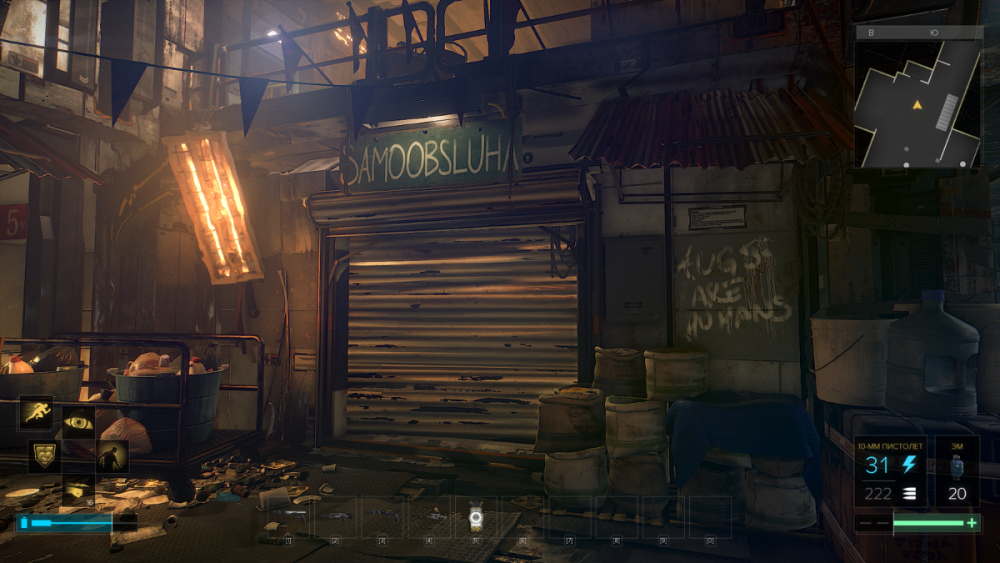Toggle the eye-shaped Smart Vision augmentation
This screenshot has height=563, width=1000.
78,423
